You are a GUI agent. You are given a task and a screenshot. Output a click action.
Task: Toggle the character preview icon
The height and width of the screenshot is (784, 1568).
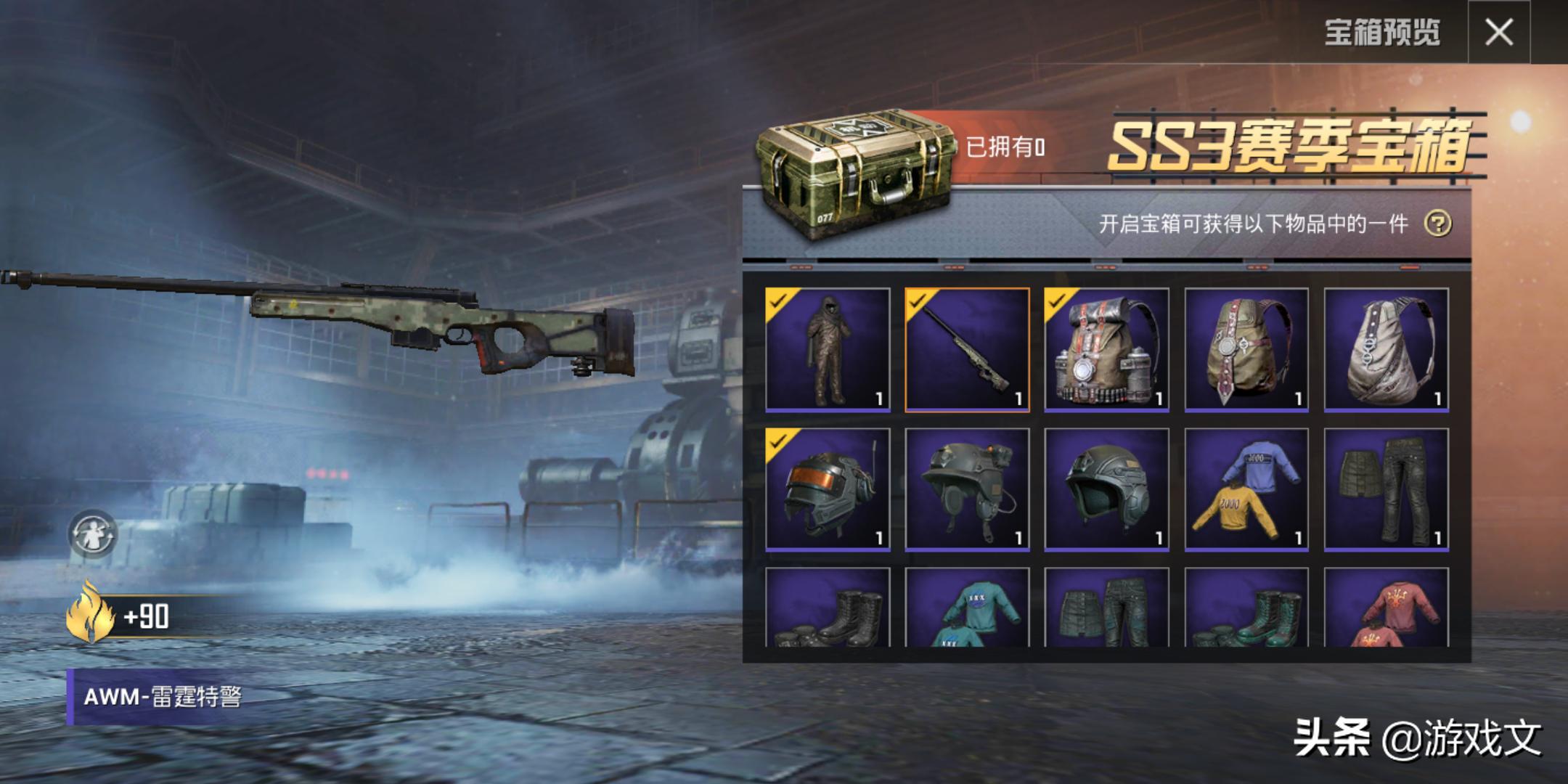tap(92, 534)
